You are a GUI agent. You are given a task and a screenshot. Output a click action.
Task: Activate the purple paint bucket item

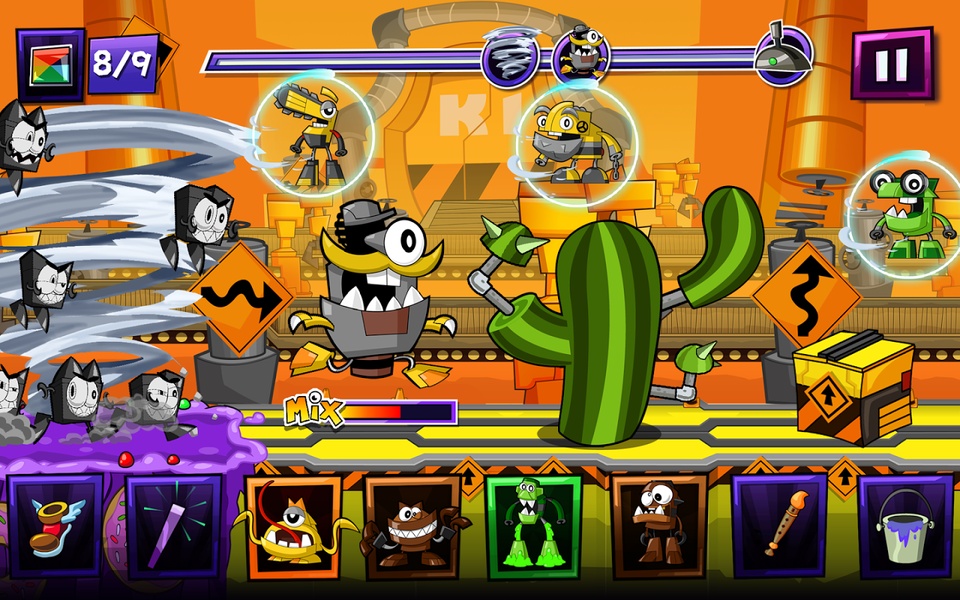(905, 526)
